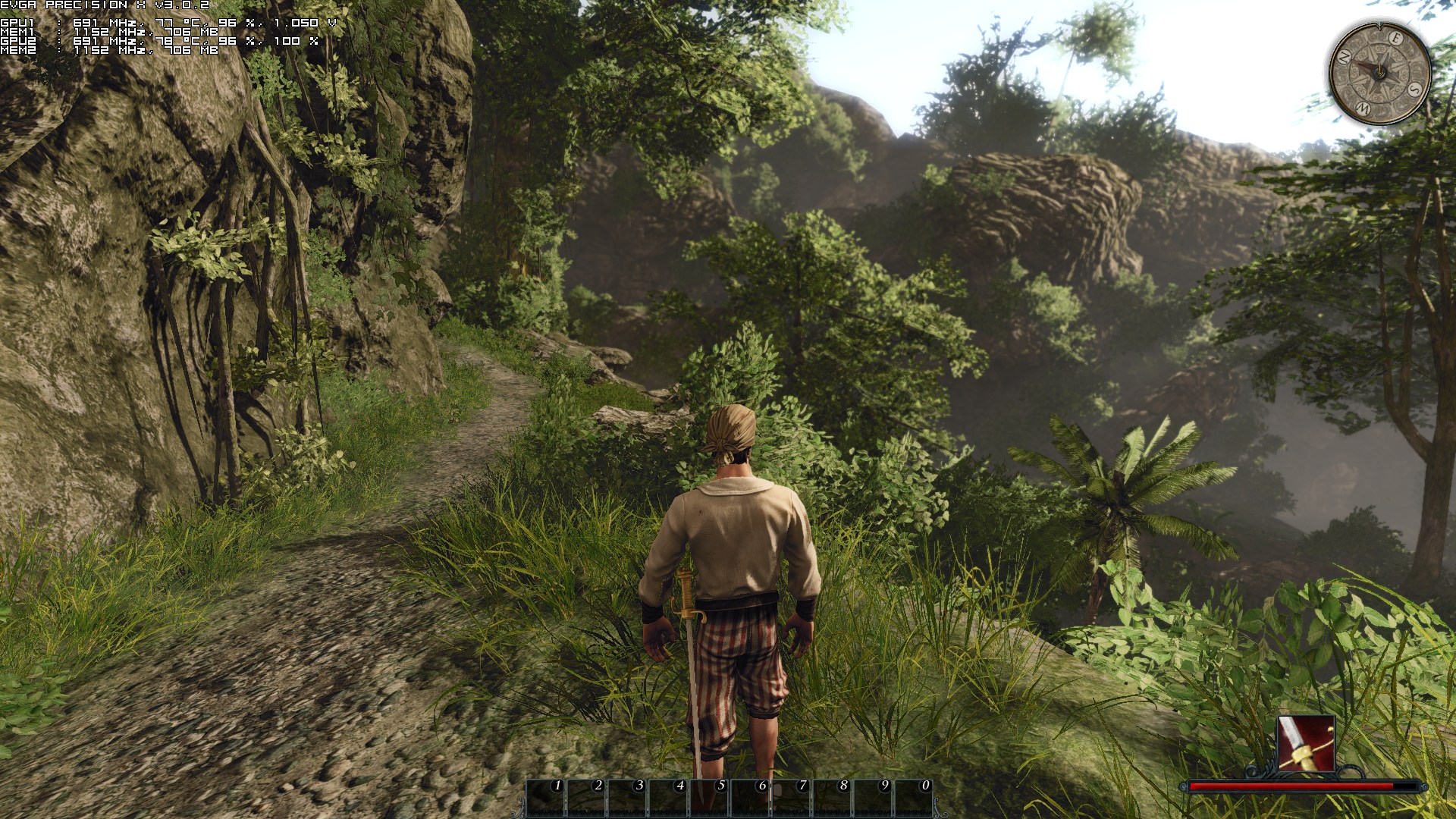Select quick slot number 1
Viewport: 1456px width, 819px height.
546,797
